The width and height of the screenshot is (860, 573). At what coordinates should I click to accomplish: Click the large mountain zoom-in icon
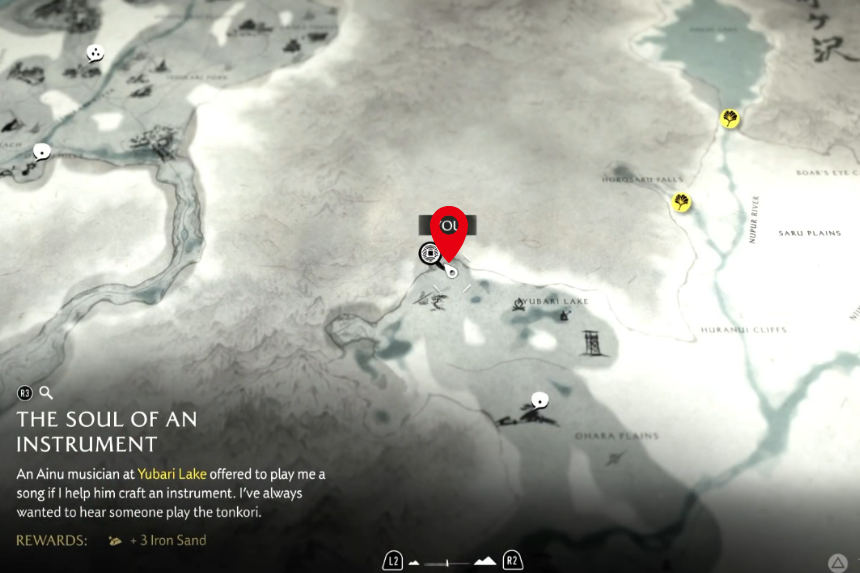click(484, 561)
